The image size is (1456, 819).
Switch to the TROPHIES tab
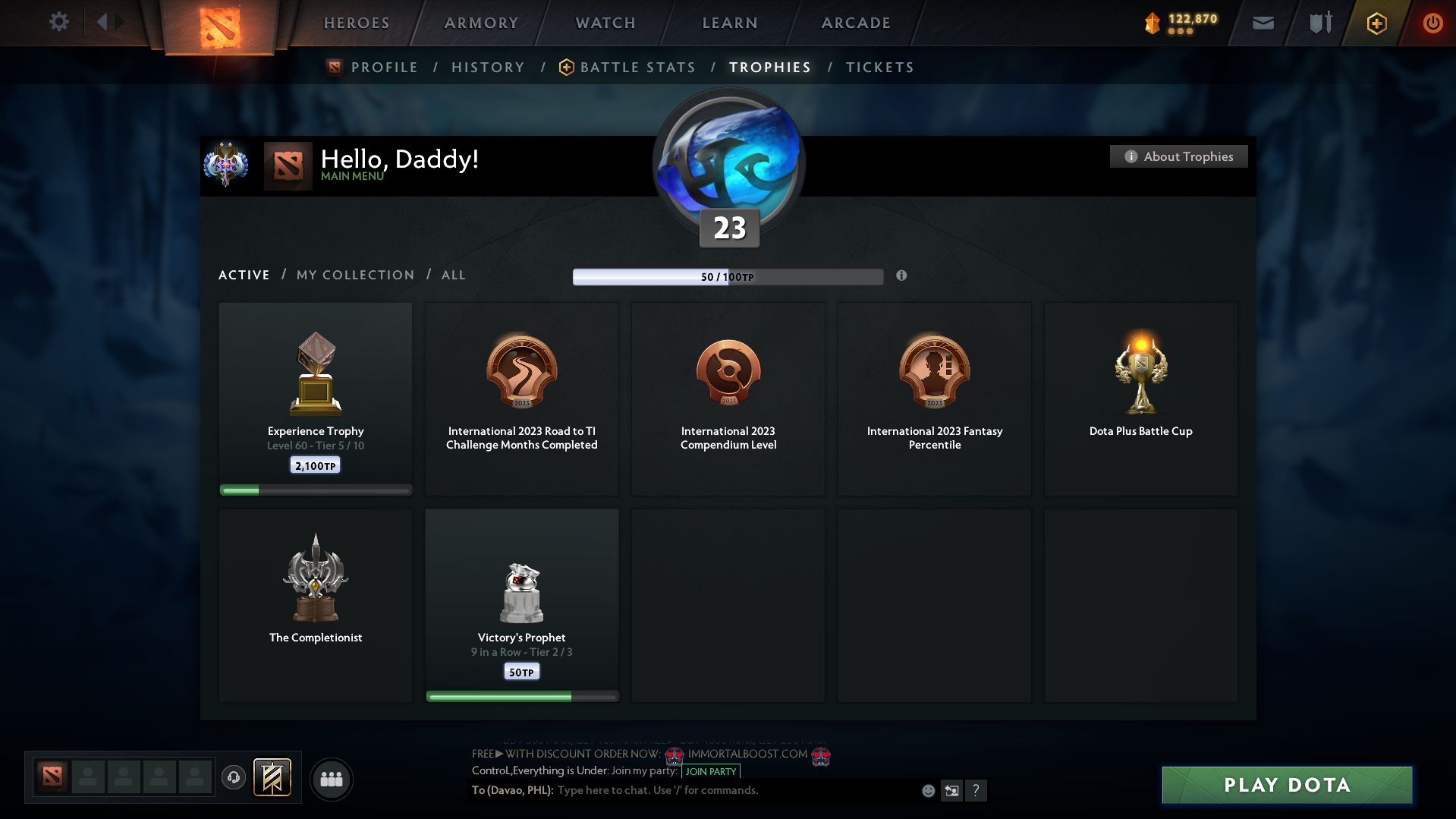point(769,67)
